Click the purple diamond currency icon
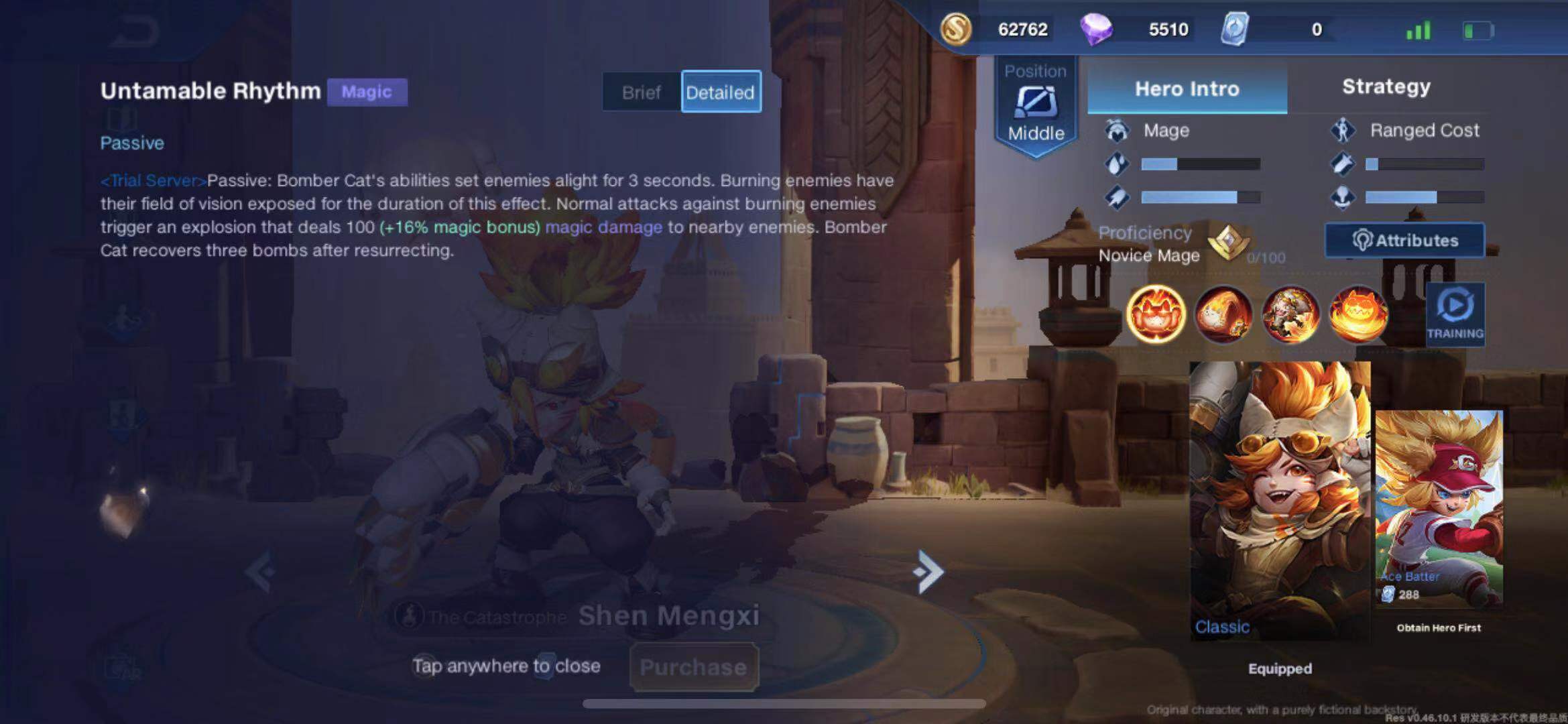This screenshot has width=1568, height=724. click(1096, 29)
